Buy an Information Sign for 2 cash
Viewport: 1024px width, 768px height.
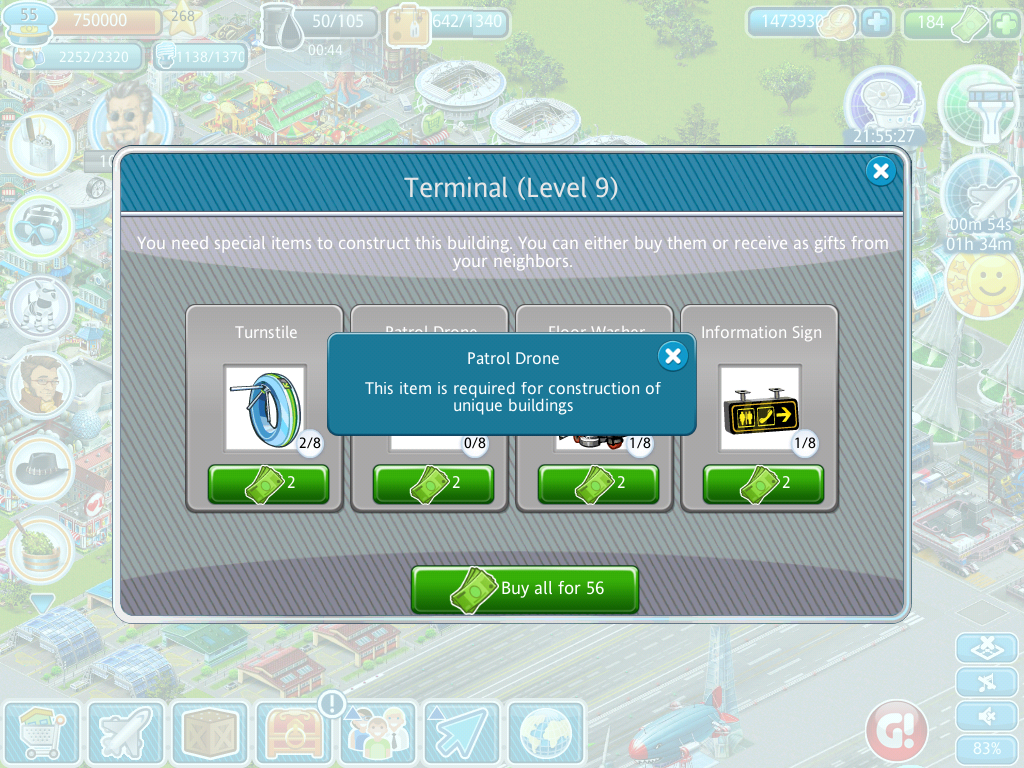pyautogui.click(x=763, y=484)
